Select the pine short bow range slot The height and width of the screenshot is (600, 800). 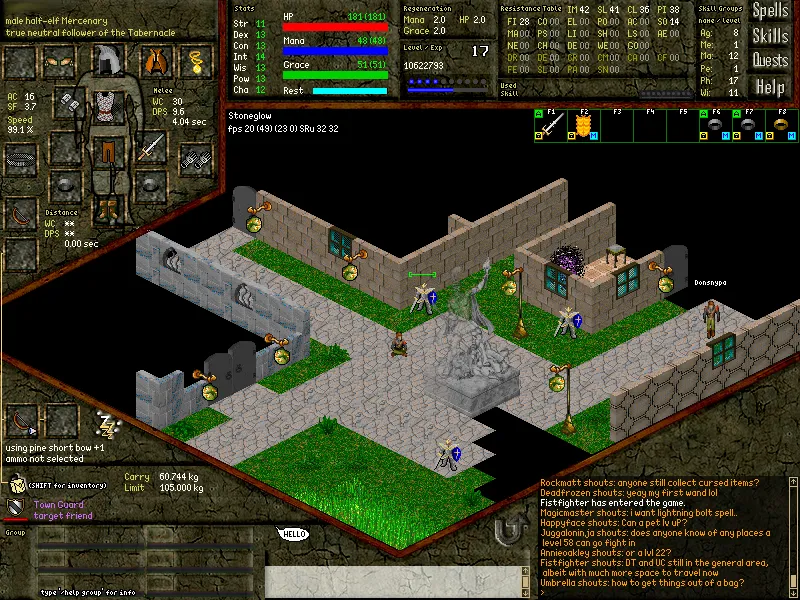click(21, 421)
